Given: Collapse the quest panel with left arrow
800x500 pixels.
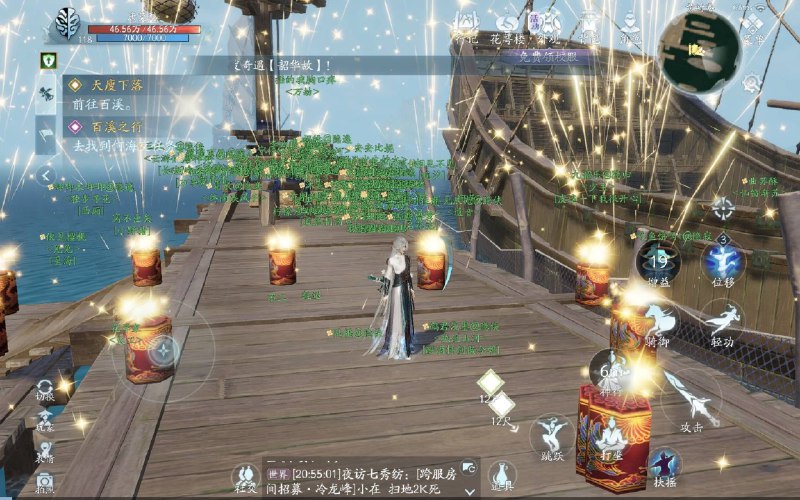Looking at the screenshot, I should tap(46, 176).
